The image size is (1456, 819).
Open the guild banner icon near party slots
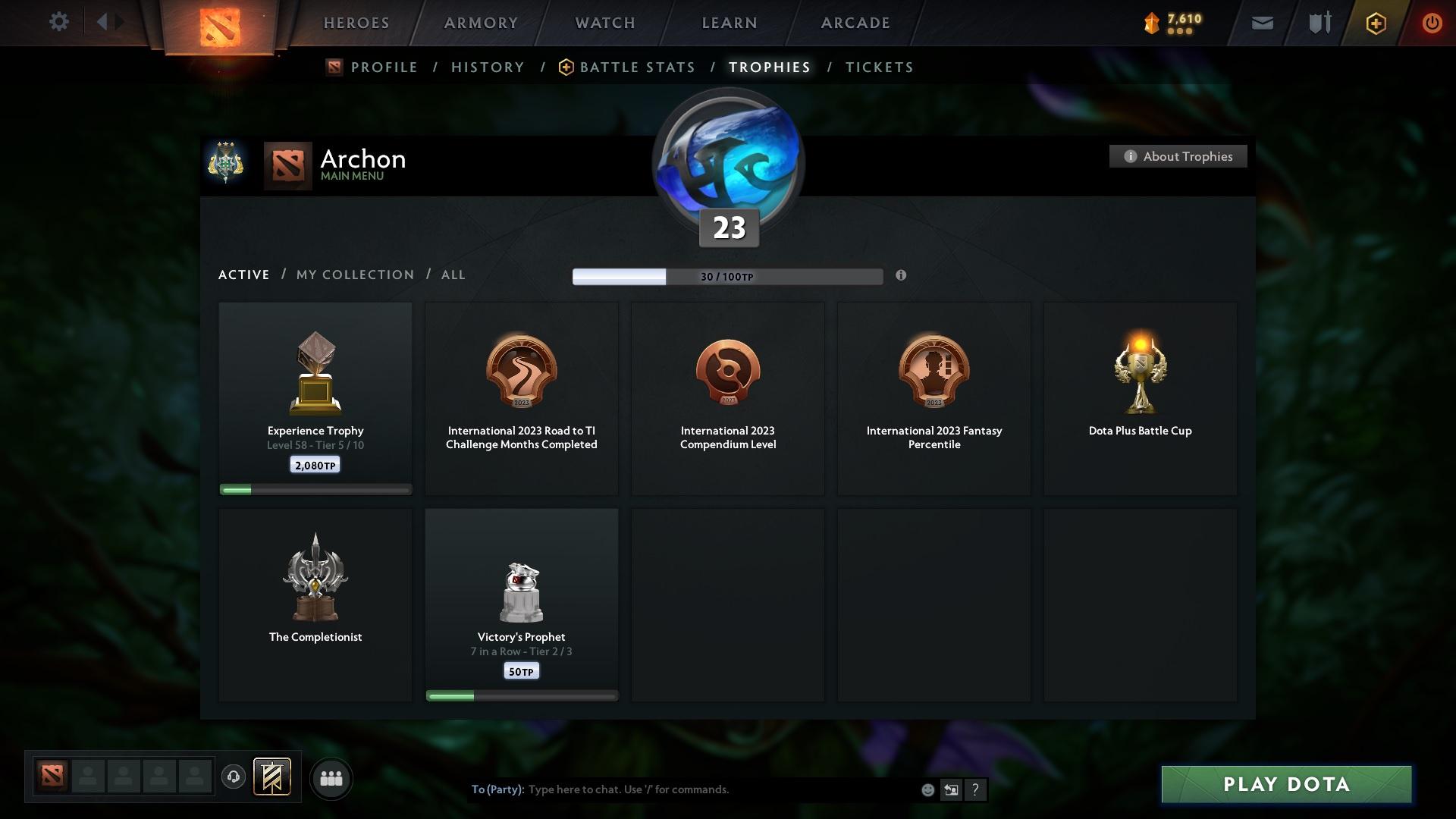point(273,778)
